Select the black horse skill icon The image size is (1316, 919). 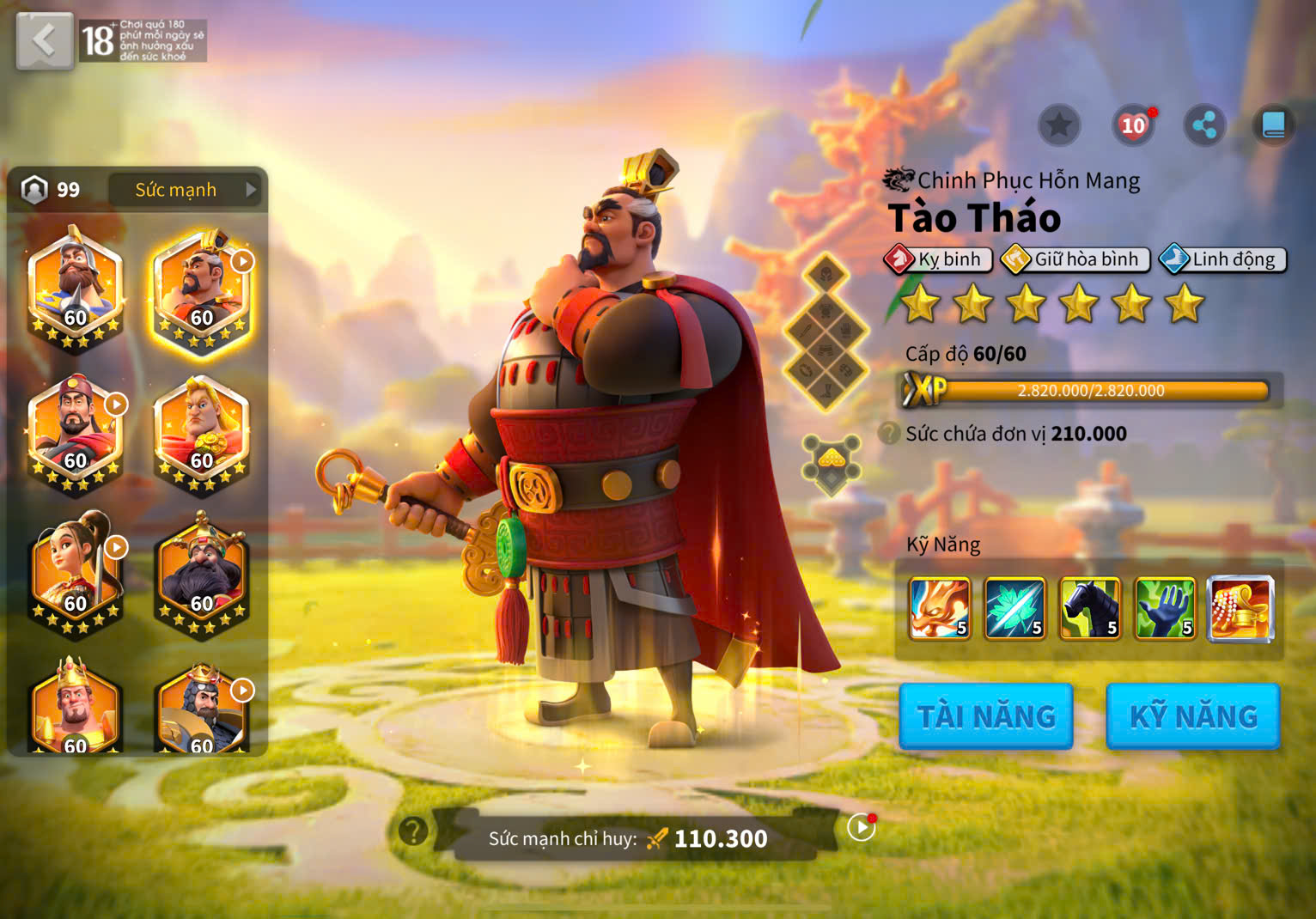click(x=1090, y=609)
